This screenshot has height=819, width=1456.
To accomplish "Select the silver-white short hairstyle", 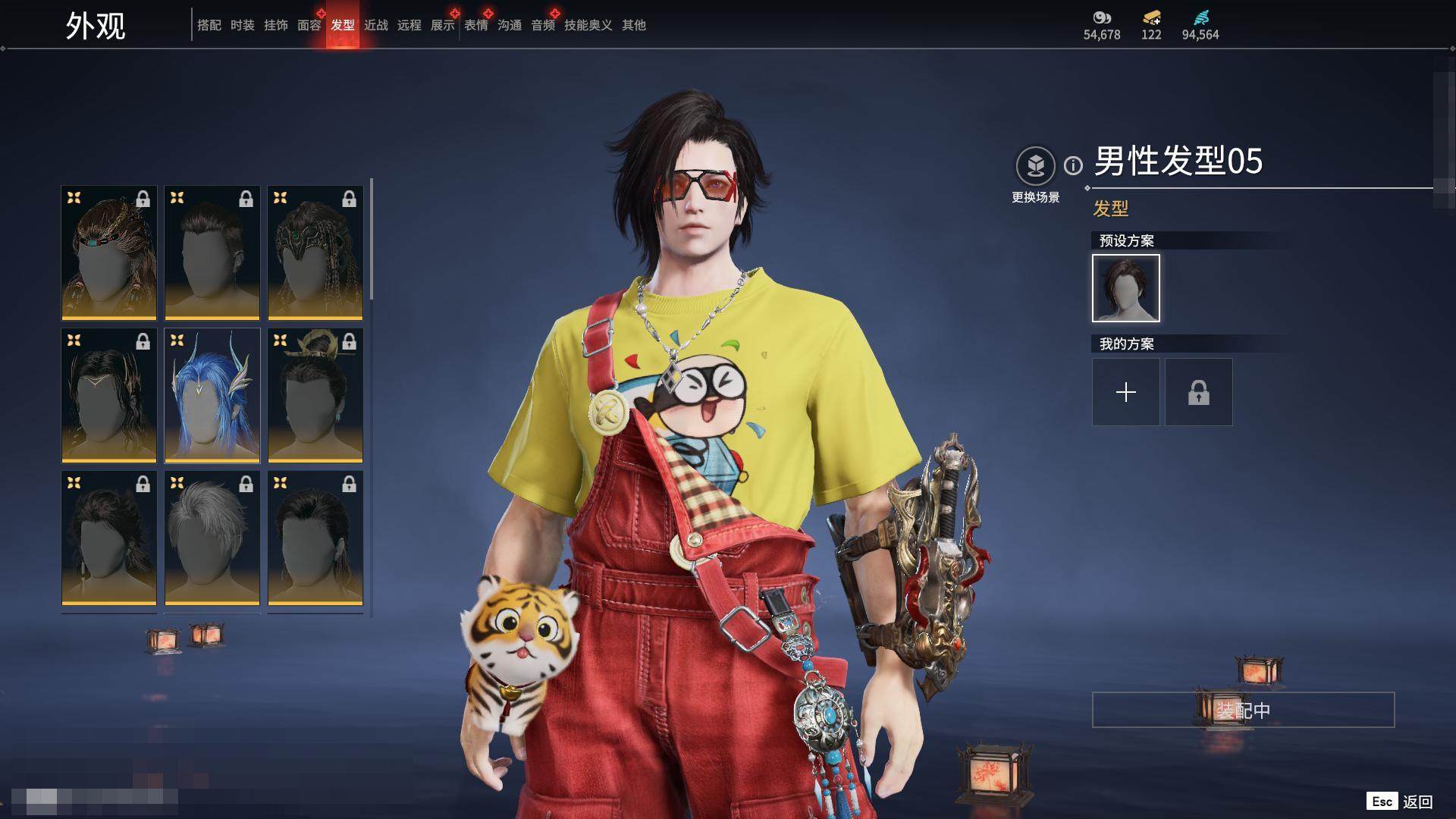I will tap(212, 538).
